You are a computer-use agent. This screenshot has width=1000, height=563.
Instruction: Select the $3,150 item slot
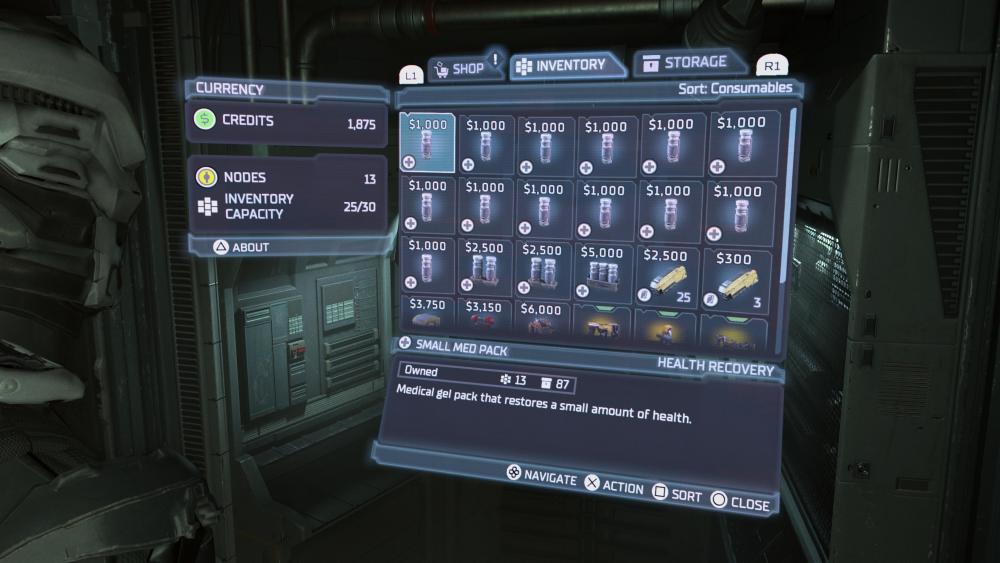485,317
